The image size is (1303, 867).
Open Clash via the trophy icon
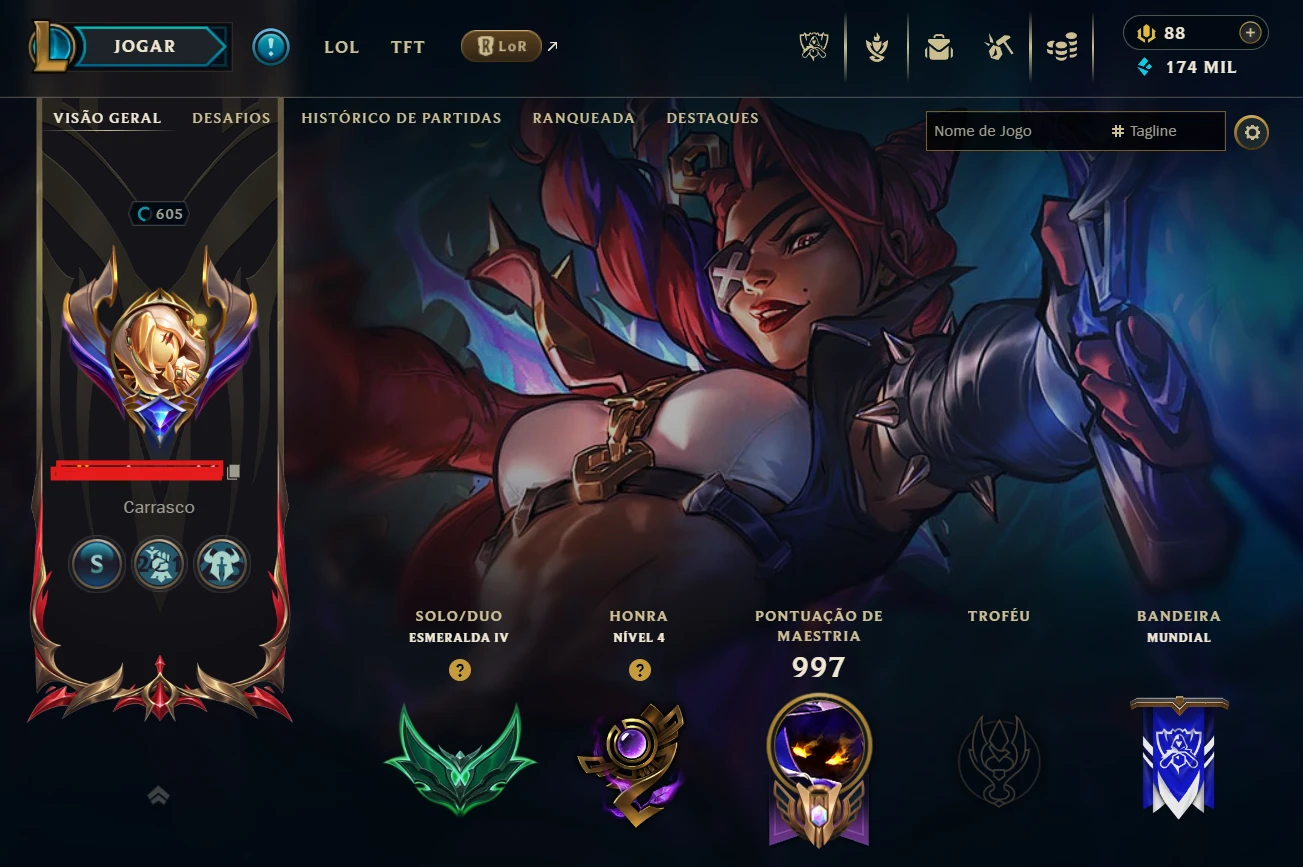[x=876, y=46]
